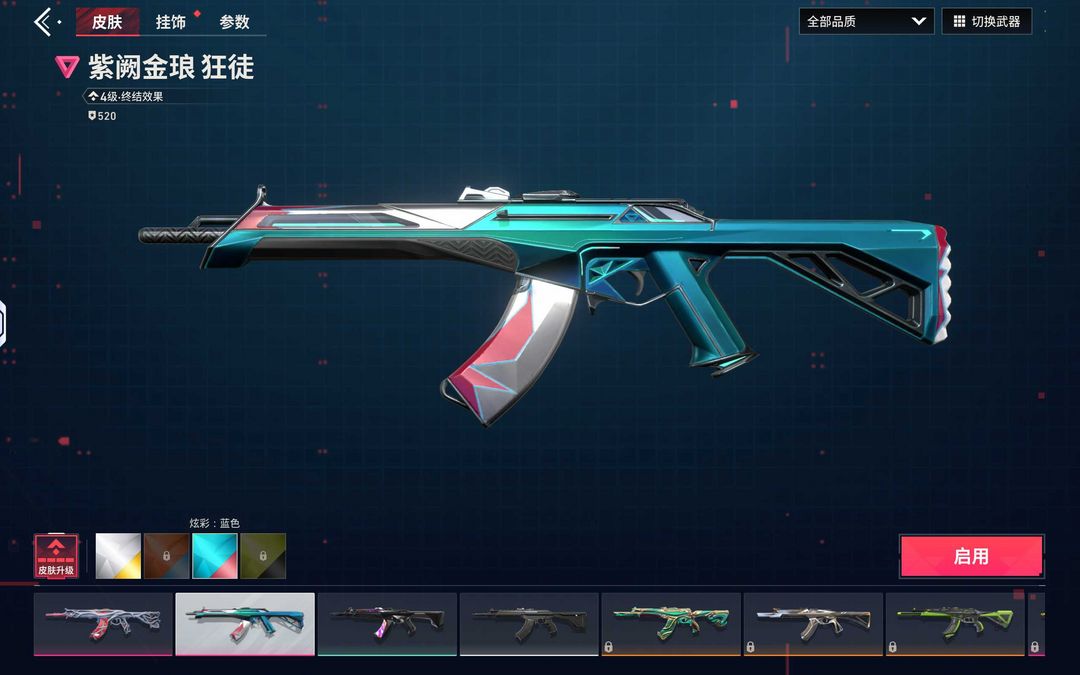Open the 全部品质 quality dropdown
Viewport: 1080px width, 675px height.
click(x=866, y=21)
